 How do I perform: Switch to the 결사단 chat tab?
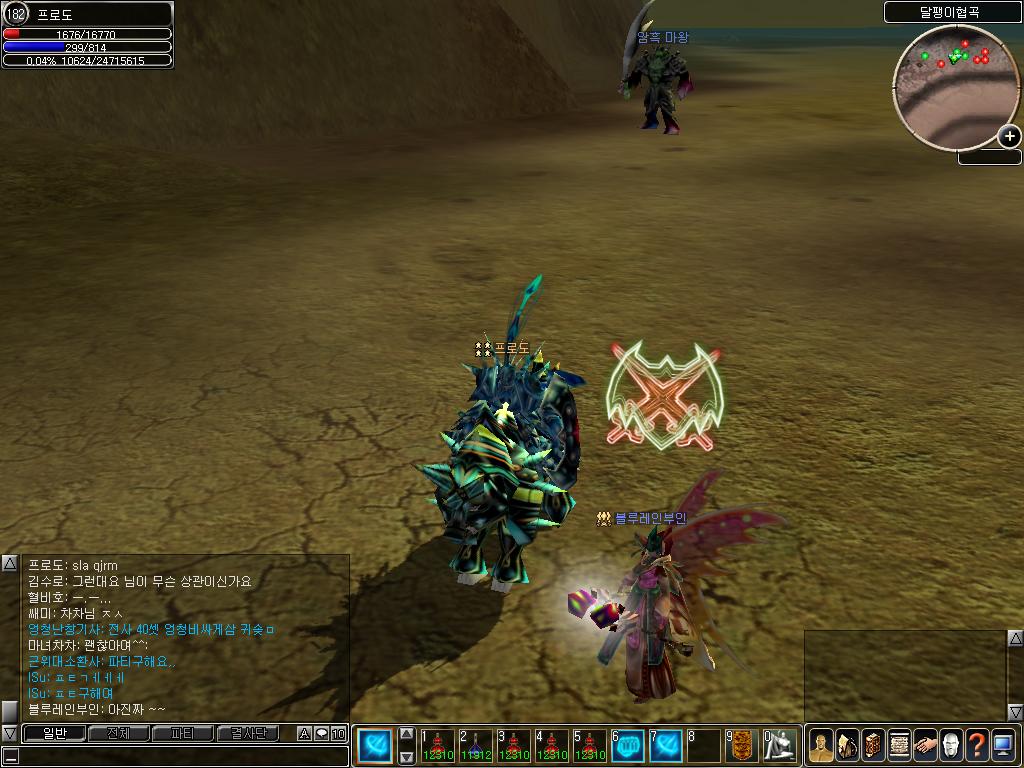(247, 734)
